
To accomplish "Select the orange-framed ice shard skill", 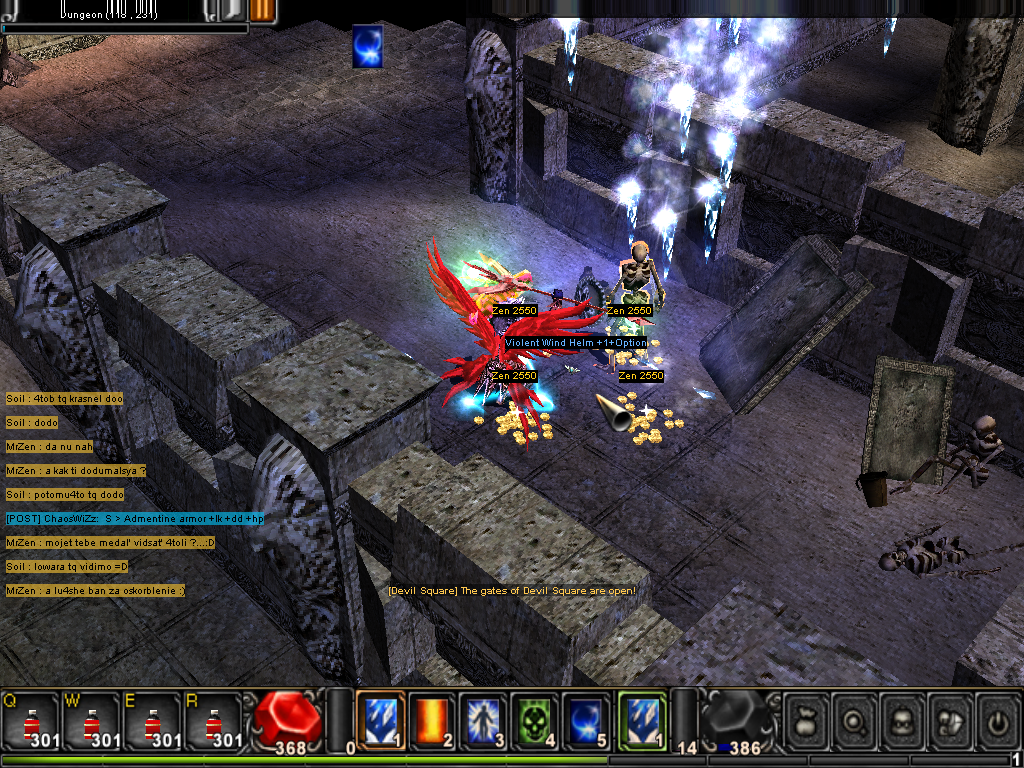I will pos(381,719).
